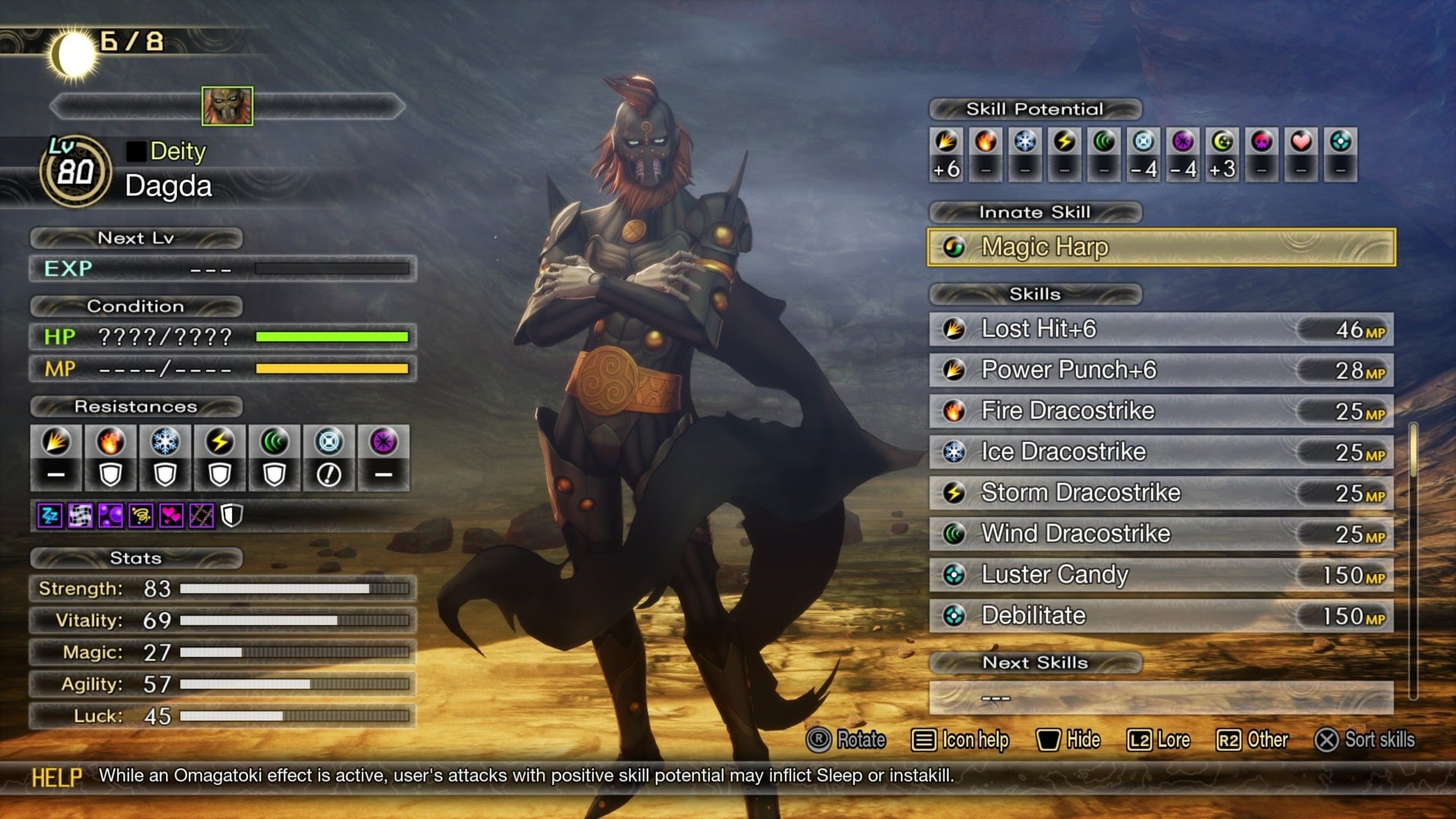
Task: Activate Sort skills option
Action: (x=1373, y=739)
